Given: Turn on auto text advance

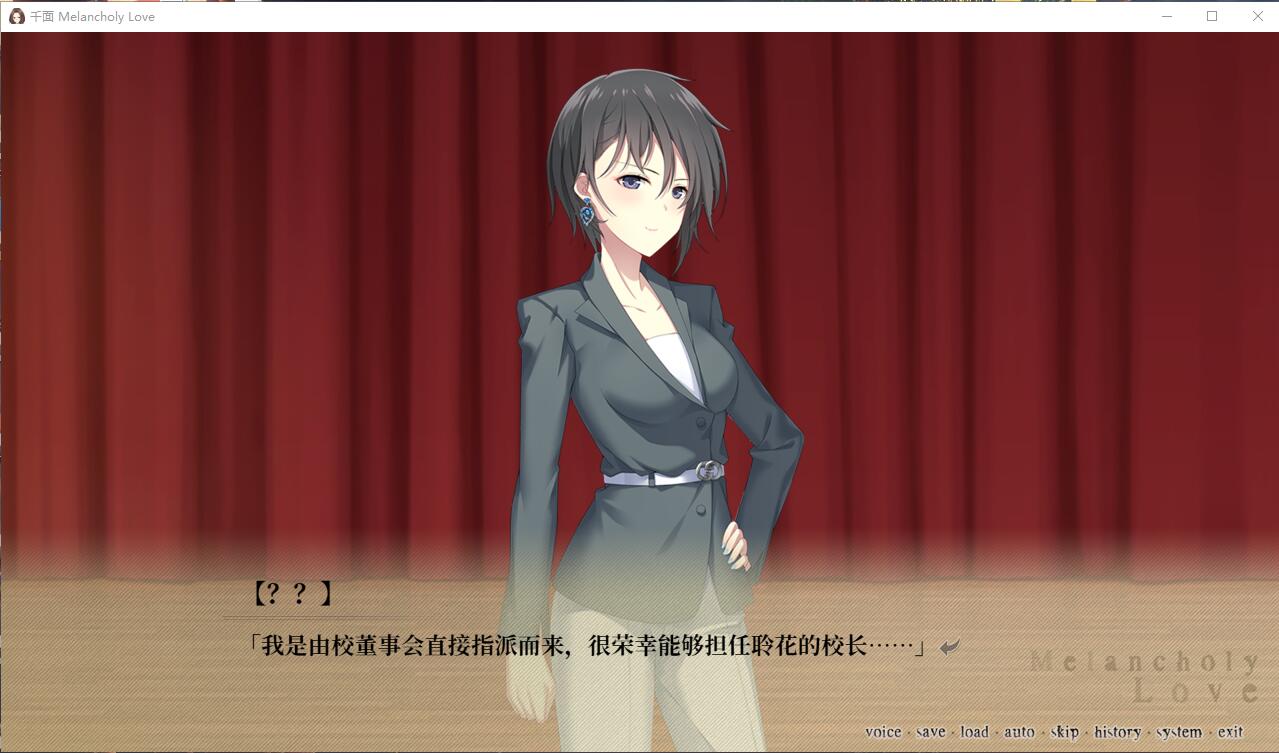Looking at the screenshot, I should tap(1019, 732).
